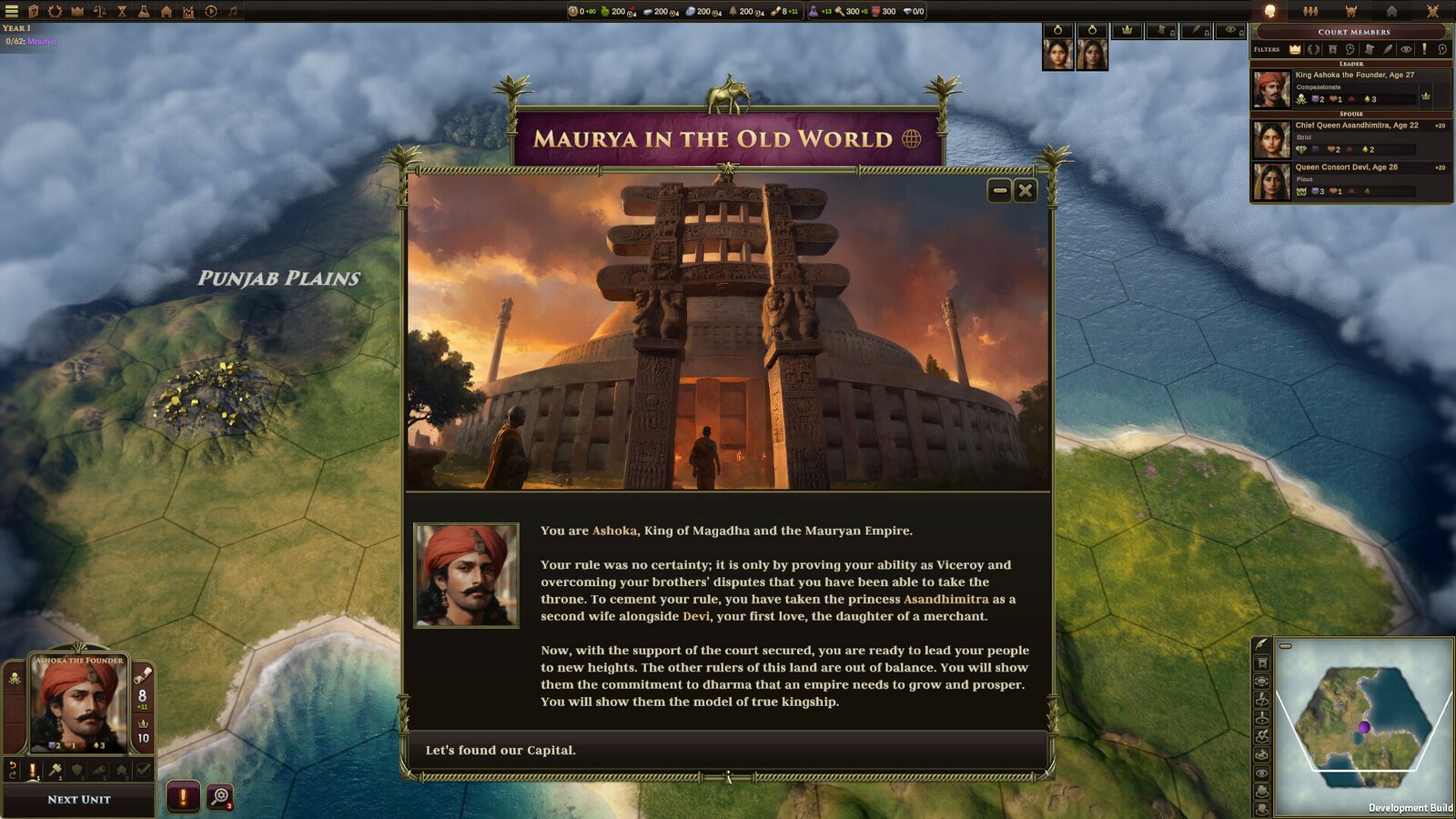This screenshot has width=1456, height=819.
Task: Click the minimap thumbnail at bottom right
Action: point(1365,719)
